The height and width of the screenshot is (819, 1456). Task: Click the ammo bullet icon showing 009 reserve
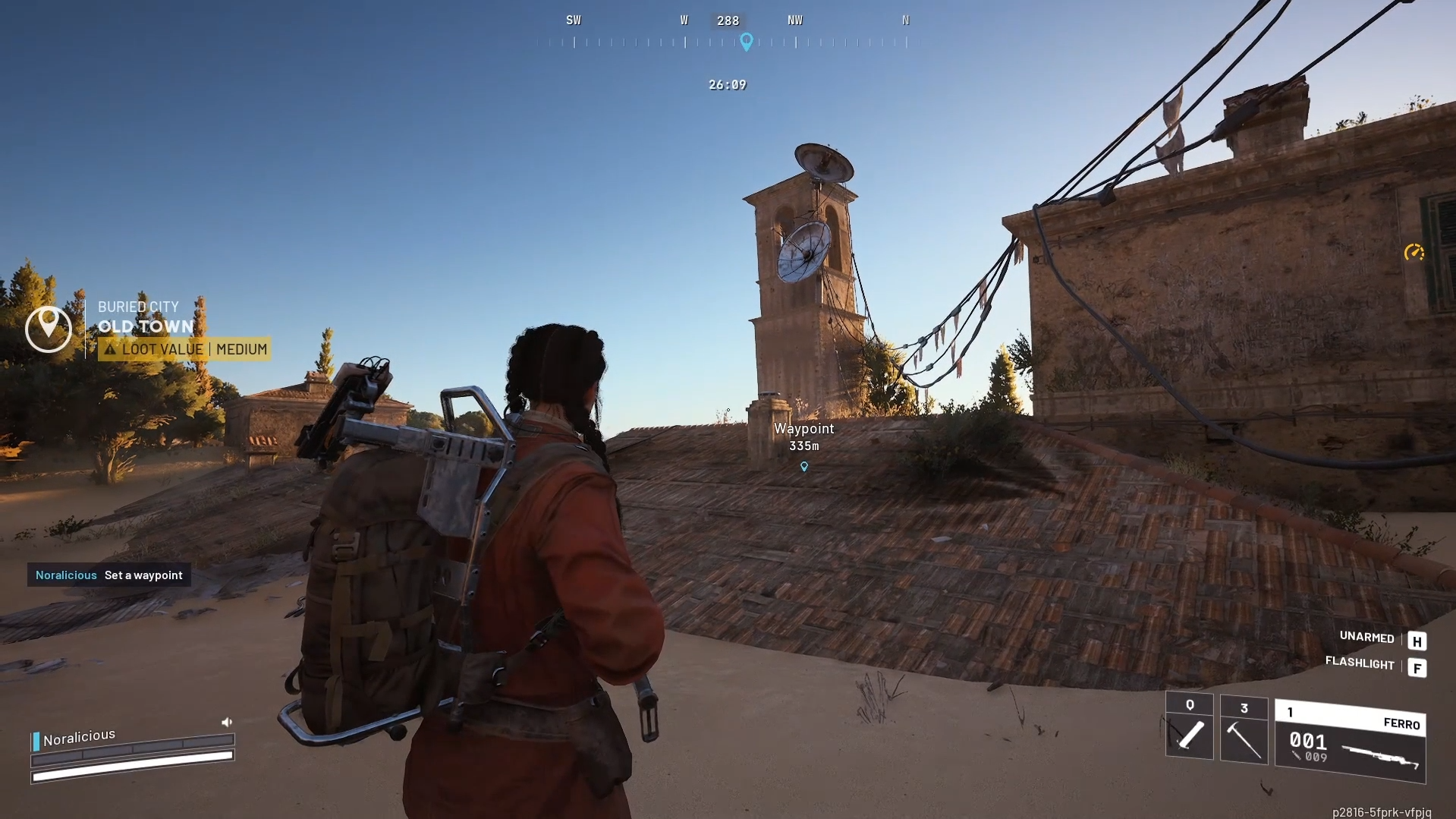click(1295, 756)
